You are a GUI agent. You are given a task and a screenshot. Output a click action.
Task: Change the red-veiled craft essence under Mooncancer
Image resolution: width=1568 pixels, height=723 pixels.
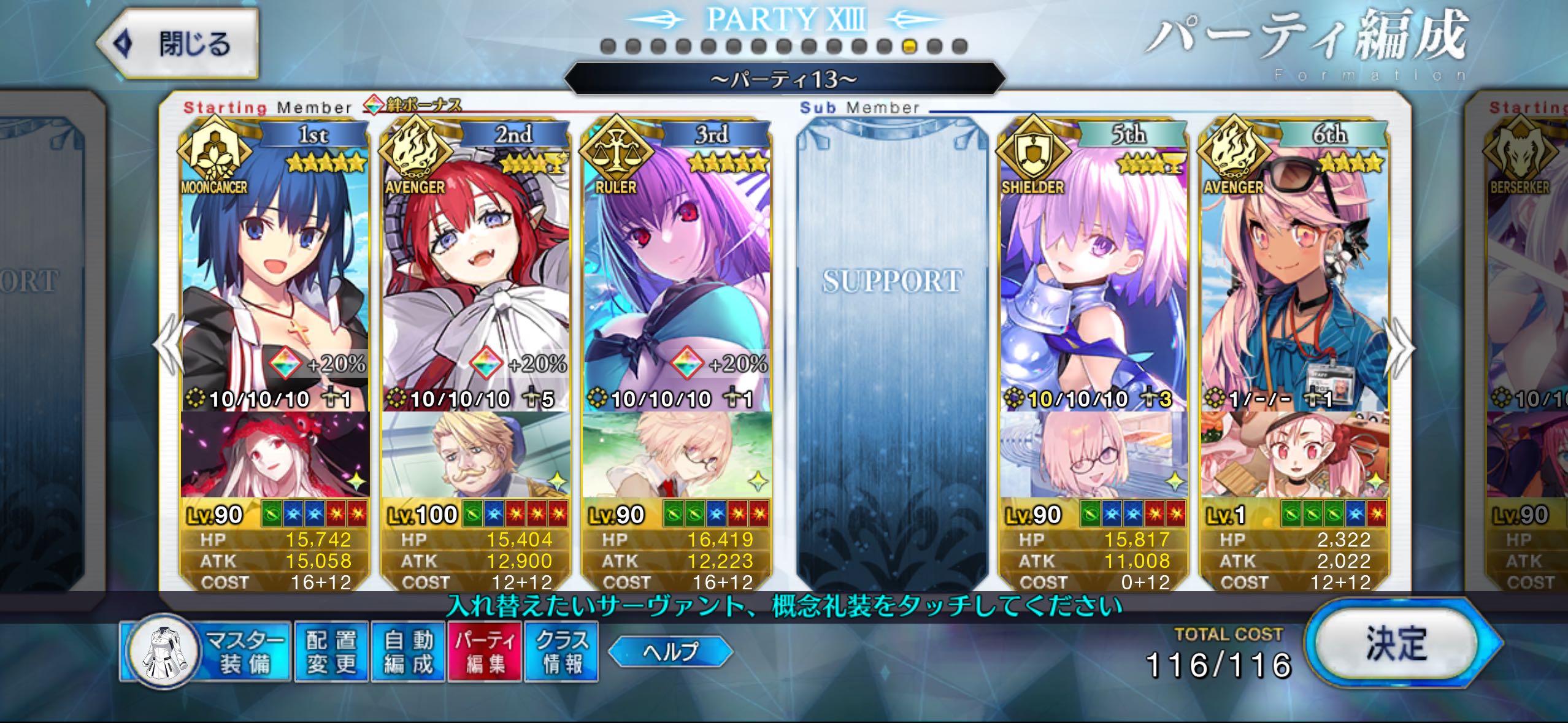pyautogui.click(x=275, y=454)
